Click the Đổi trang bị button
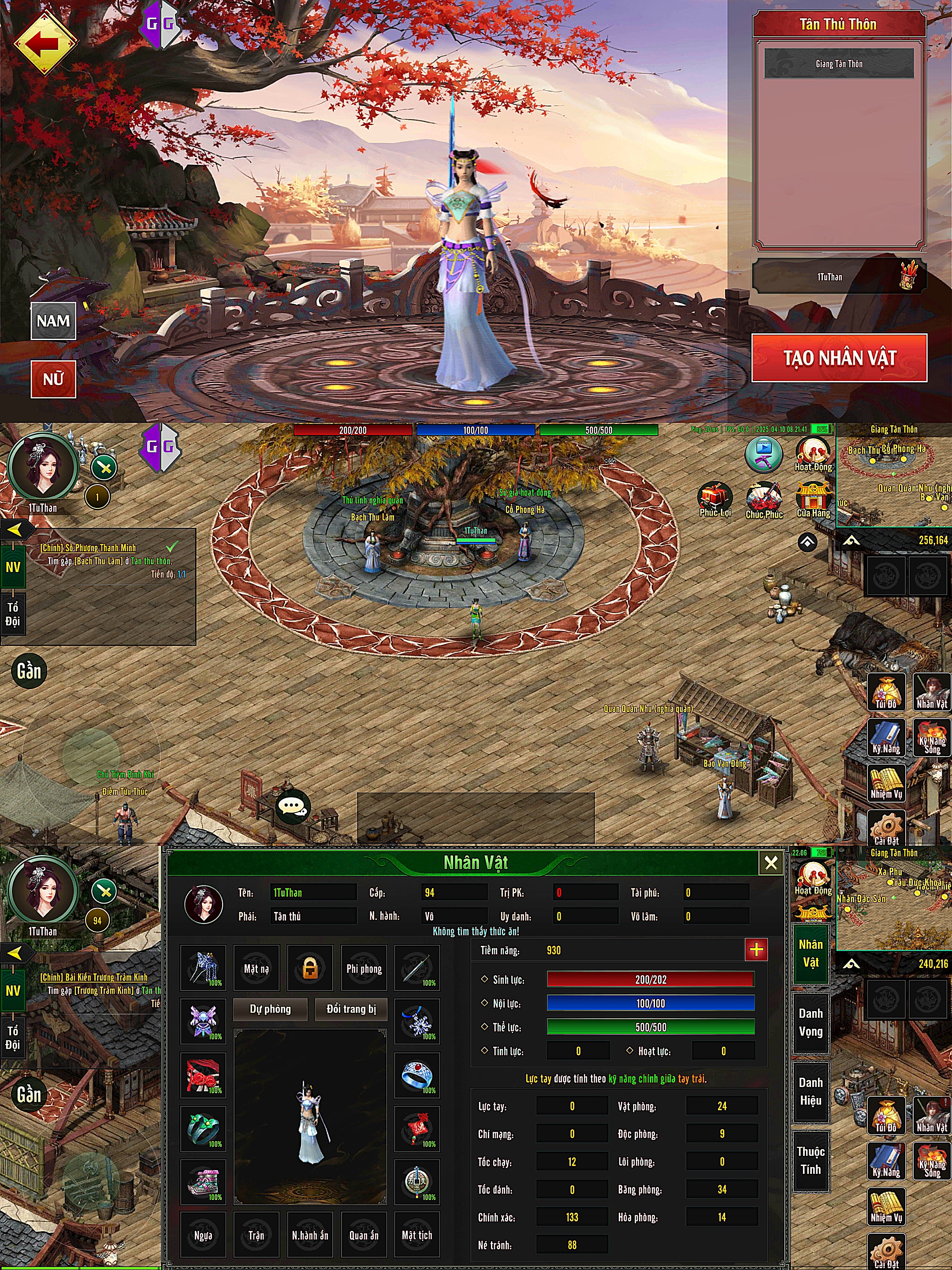Image resolution: width=952 pixels, height=1270 pixels. point(351,1009)
